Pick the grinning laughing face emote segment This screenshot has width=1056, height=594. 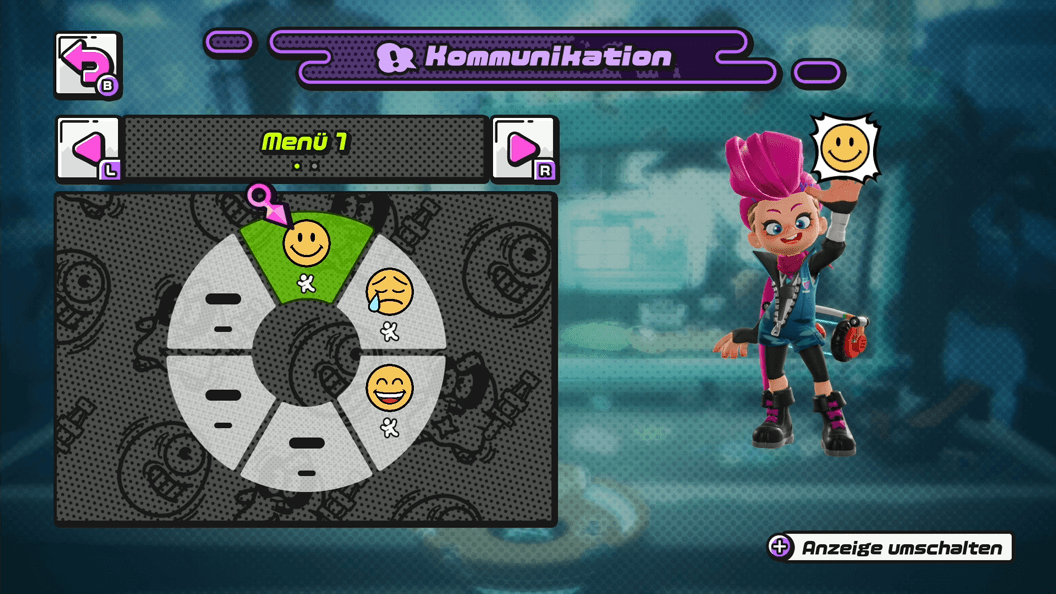click(390, 398)
